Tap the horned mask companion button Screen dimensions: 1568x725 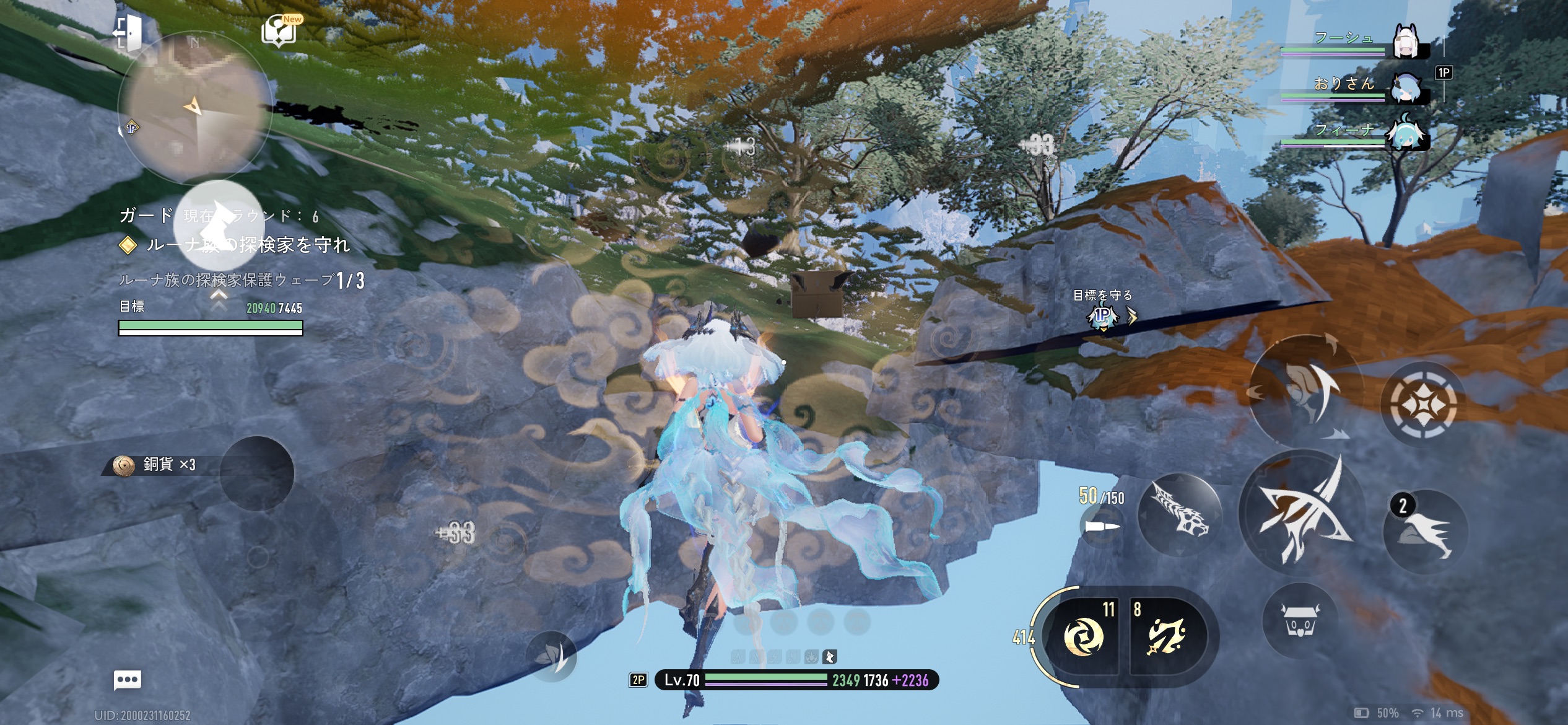1300,620
